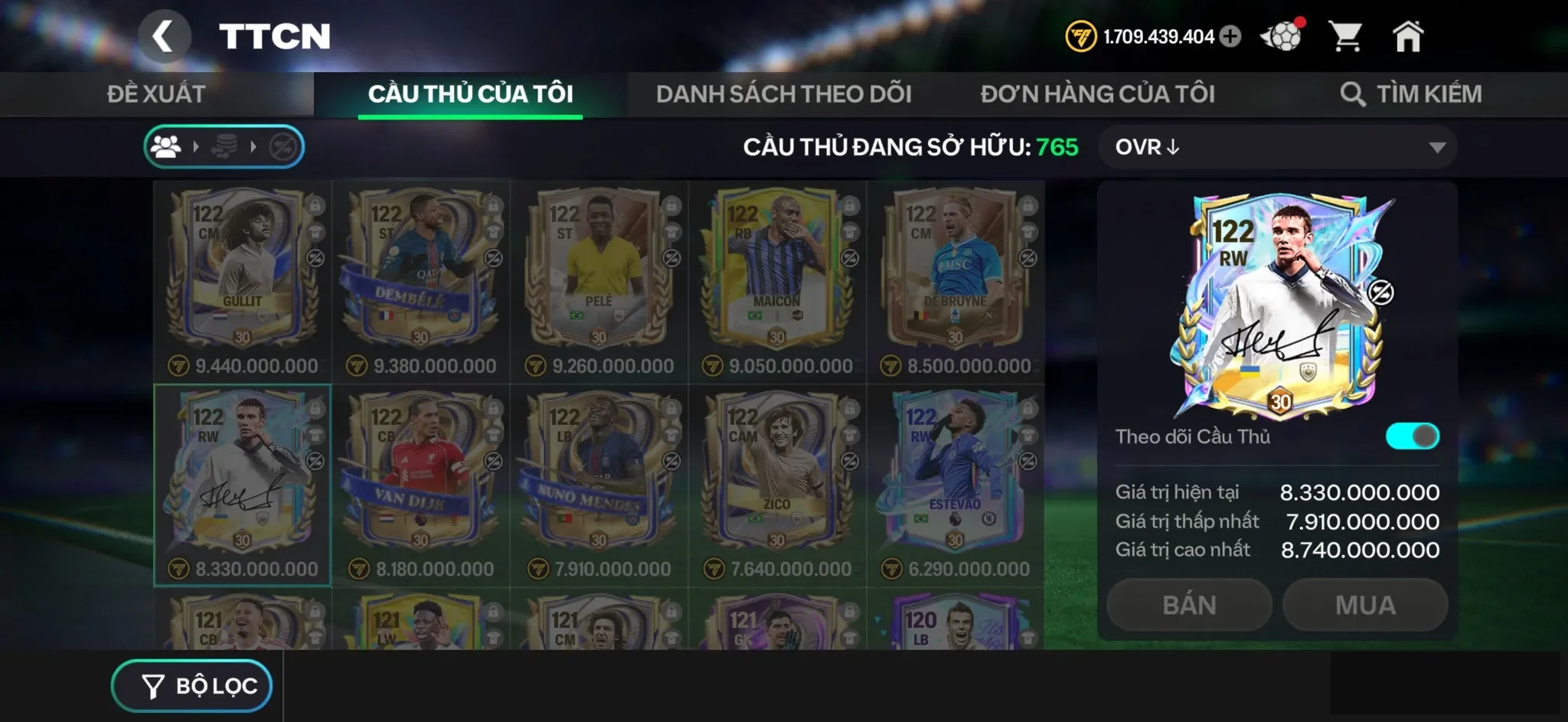Tap the back arrow next to TTCN
The width and height of the screenshot is (1568, 722).
(x=165, y=36)
